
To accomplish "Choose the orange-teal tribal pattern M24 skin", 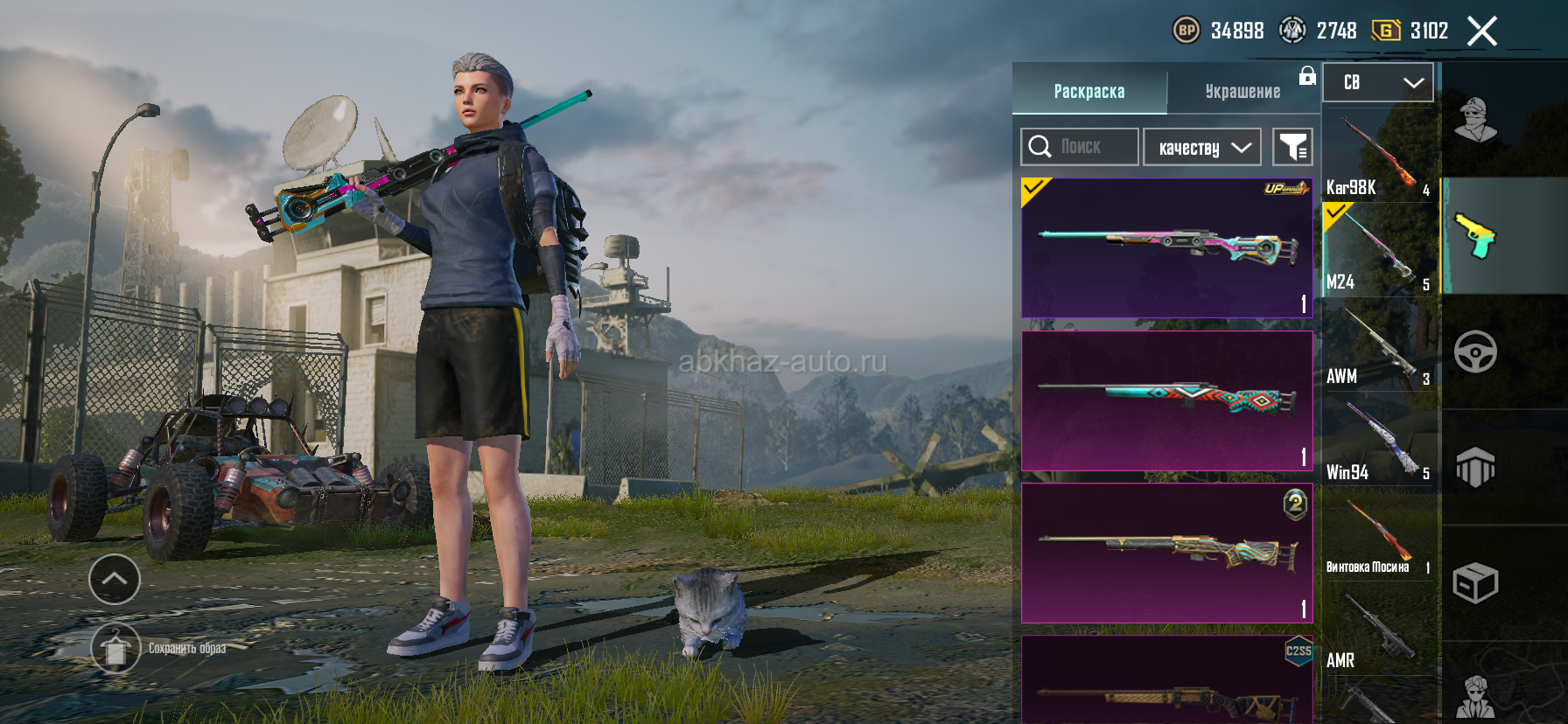I will 1167,400.
